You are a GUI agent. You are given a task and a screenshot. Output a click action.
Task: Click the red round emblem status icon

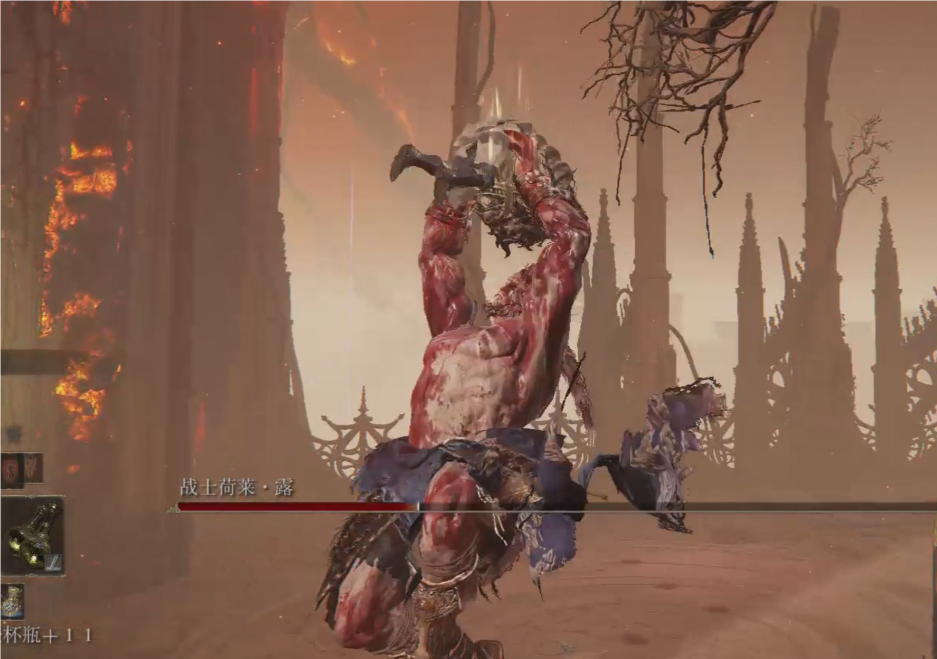tap(12, 468)
